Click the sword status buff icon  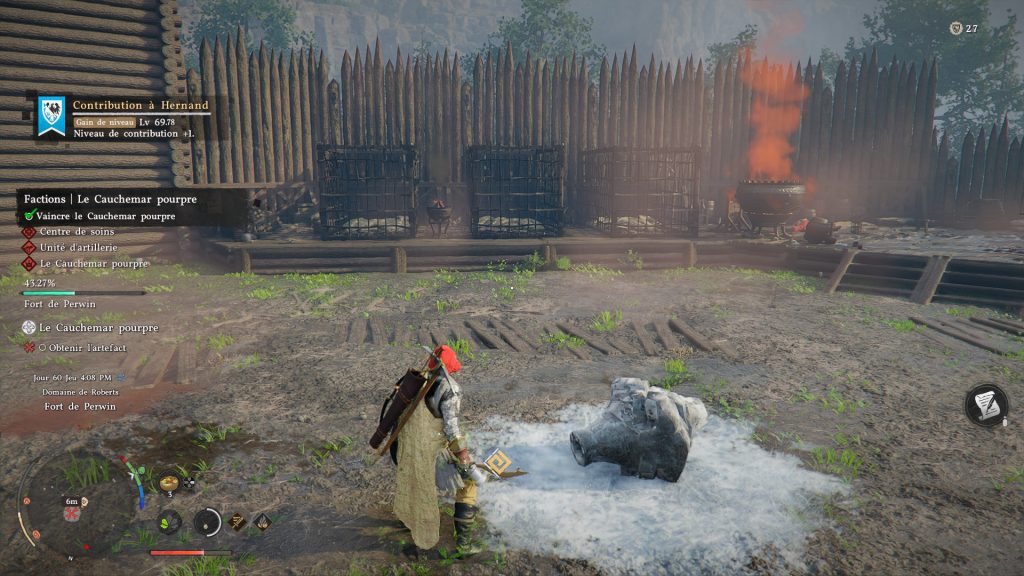point(238,520)
